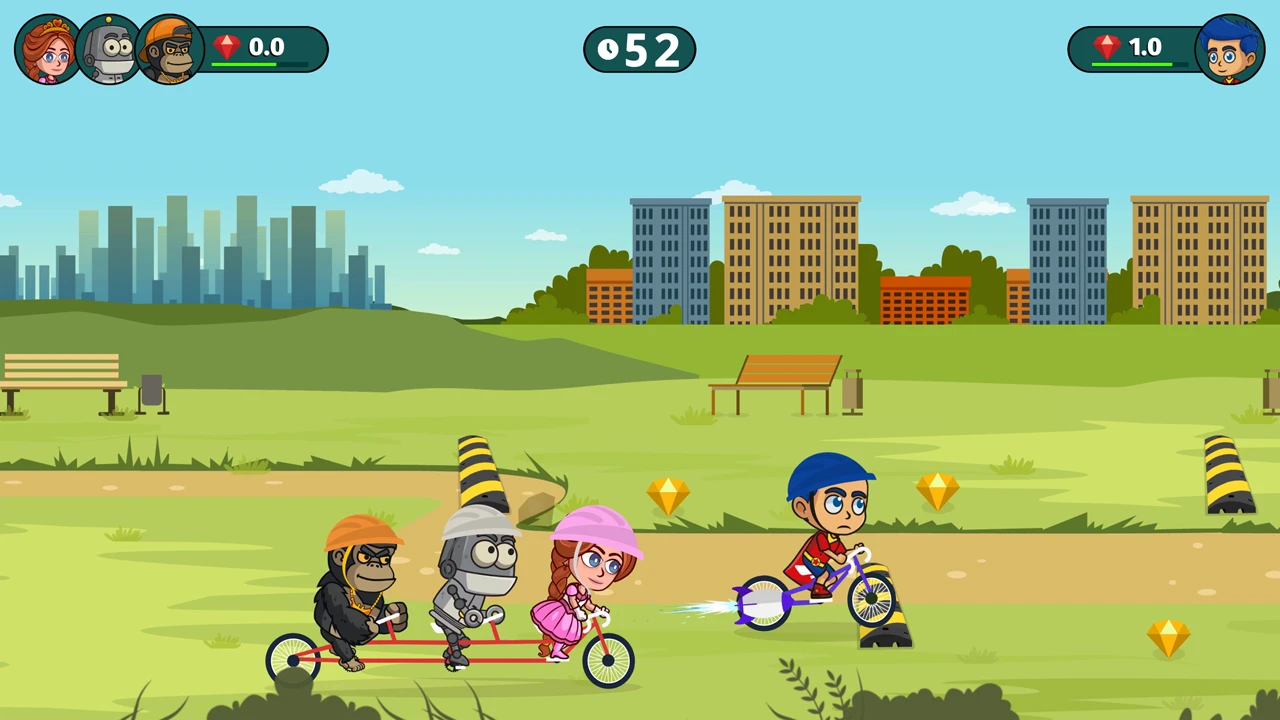Click the red-haired princess portrait

(x=48, y=49)
